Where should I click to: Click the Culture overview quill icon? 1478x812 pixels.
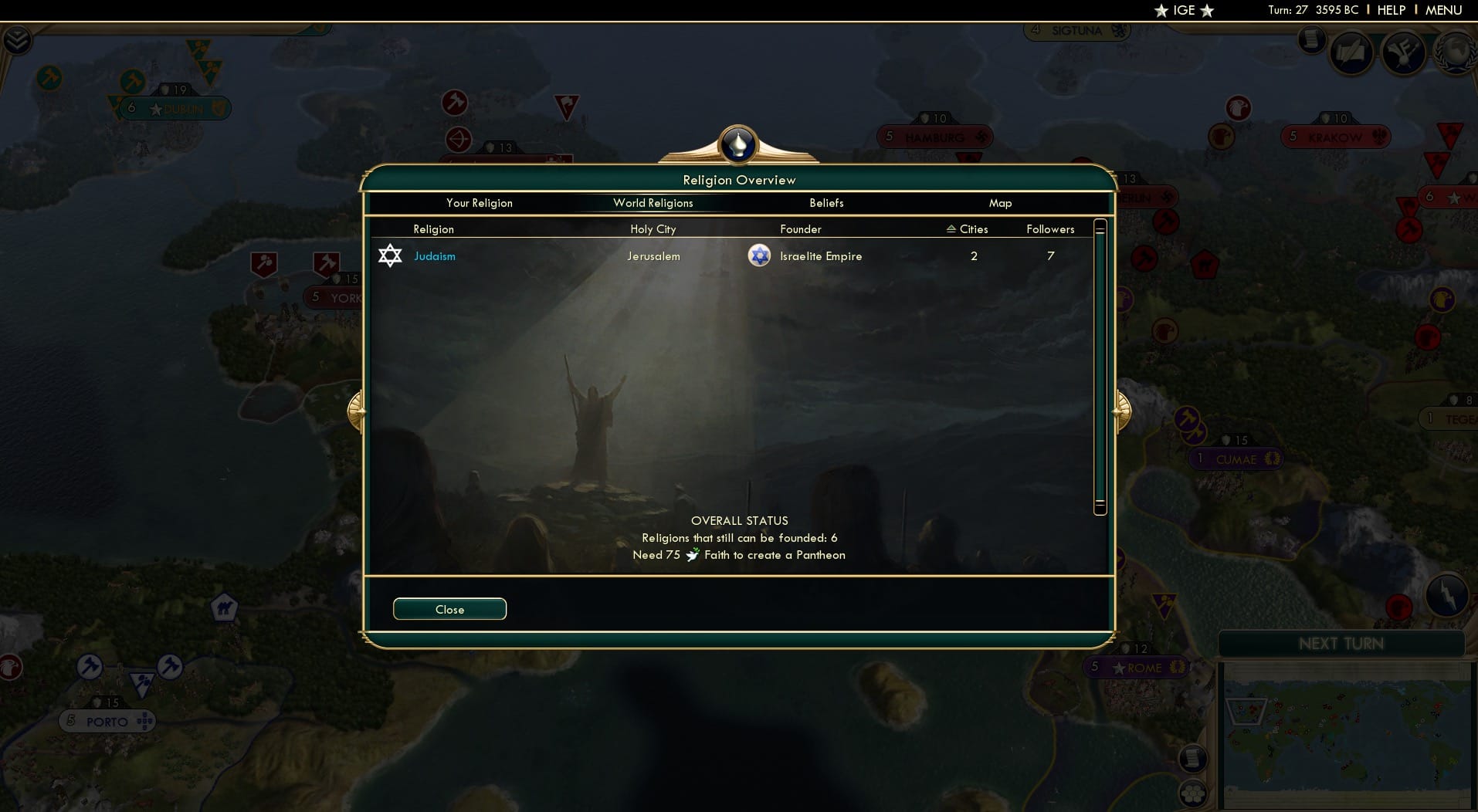click(1351, 52)
